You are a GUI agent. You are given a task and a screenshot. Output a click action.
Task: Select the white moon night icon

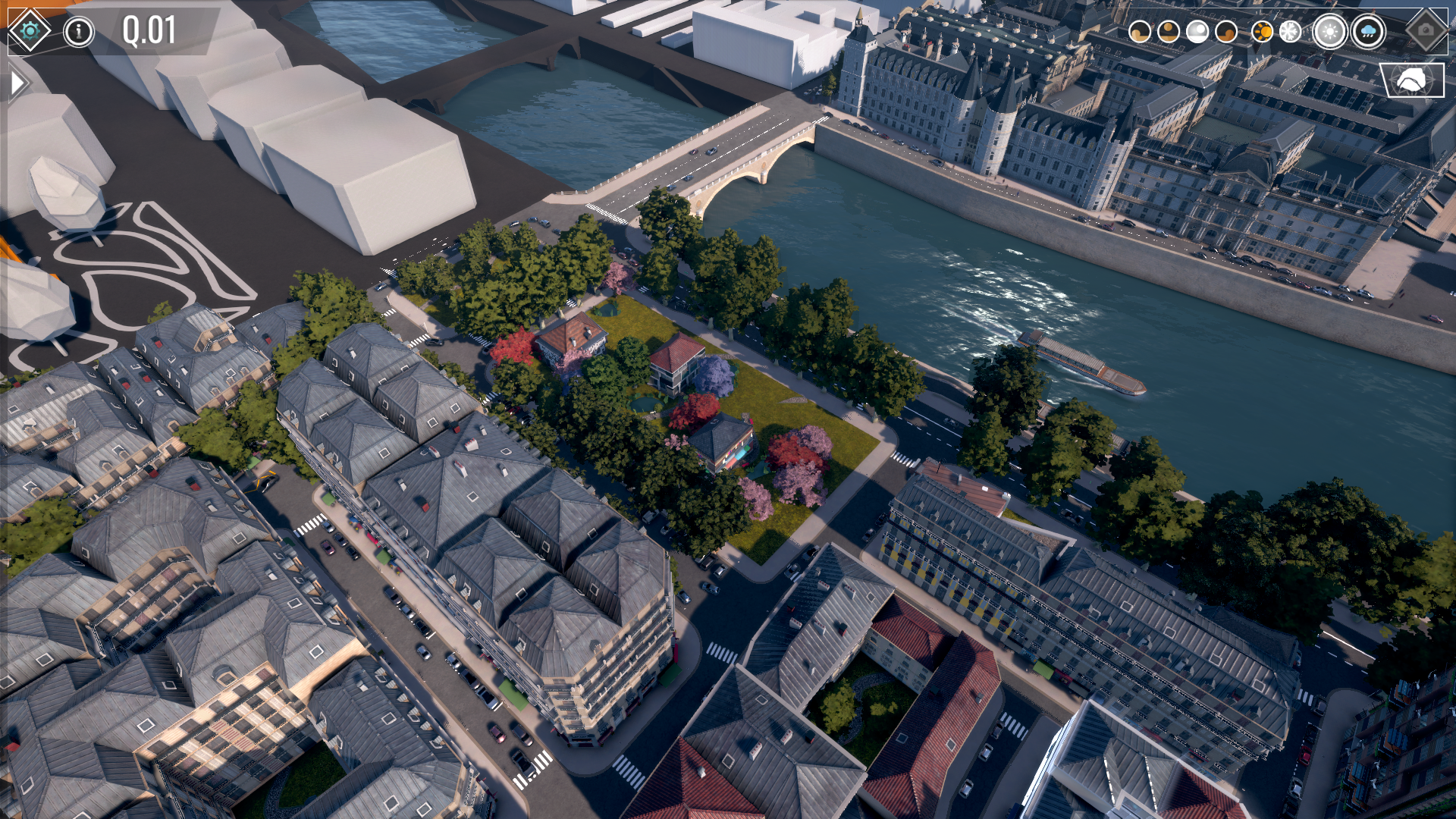tap(1197, 32)
